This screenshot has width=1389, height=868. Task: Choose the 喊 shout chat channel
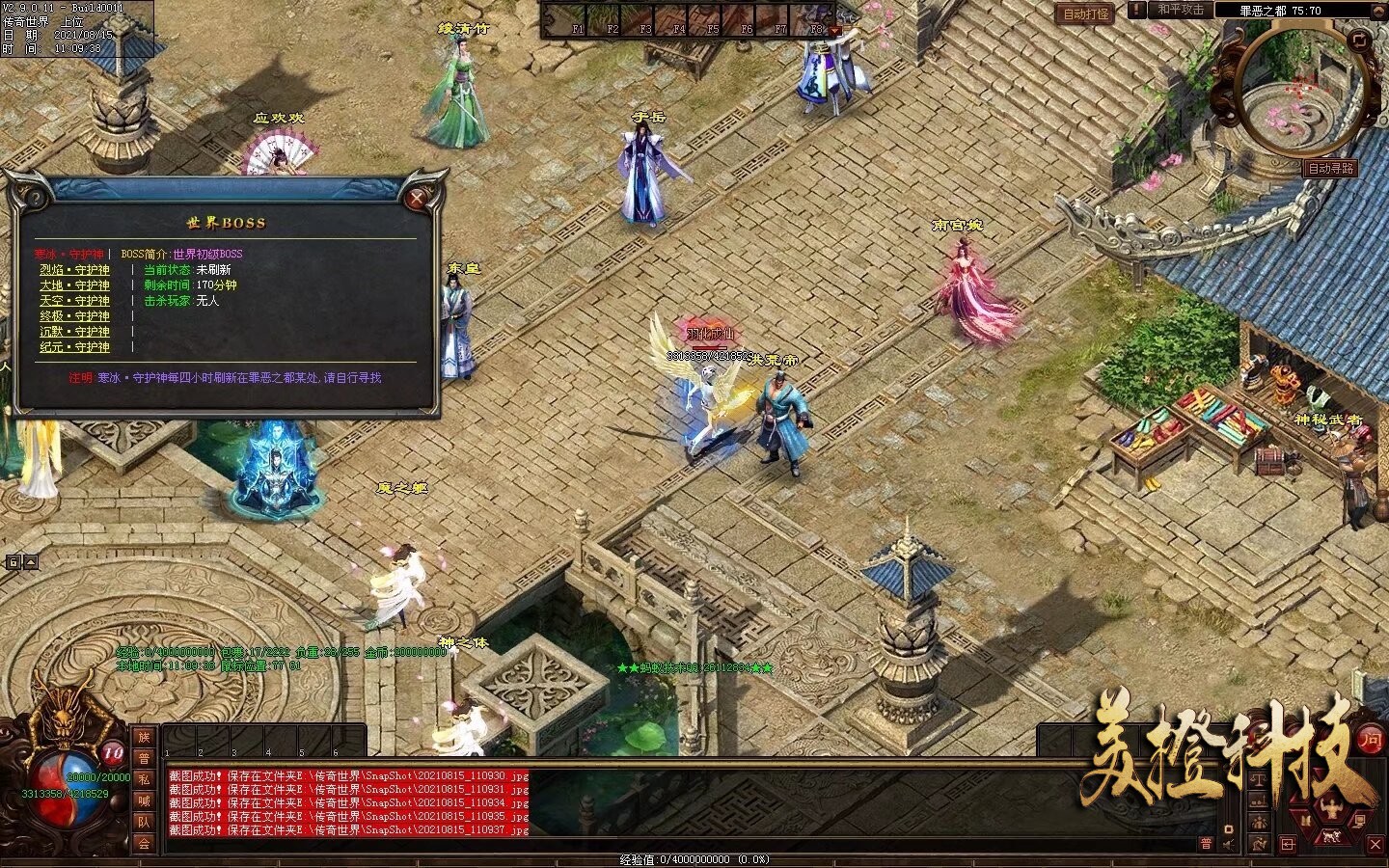144,800
